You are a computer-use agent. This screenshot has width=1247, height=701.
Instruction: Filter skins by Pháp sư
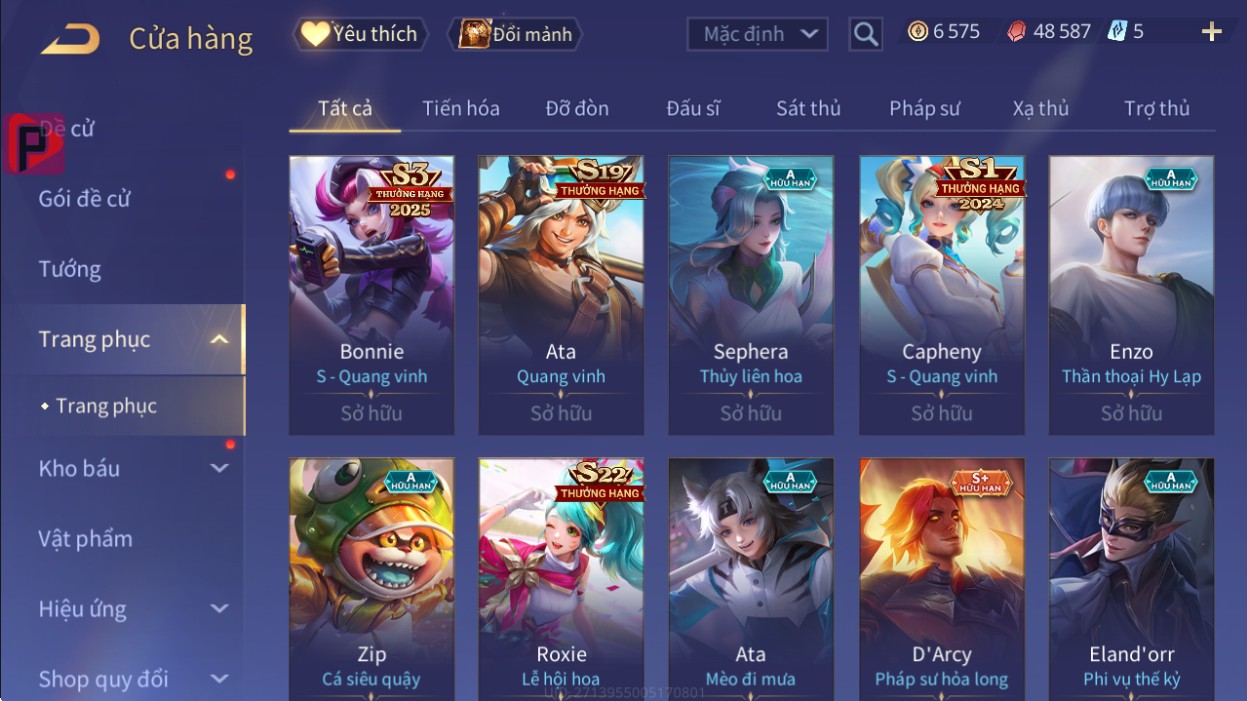click(x=924, y=108)
